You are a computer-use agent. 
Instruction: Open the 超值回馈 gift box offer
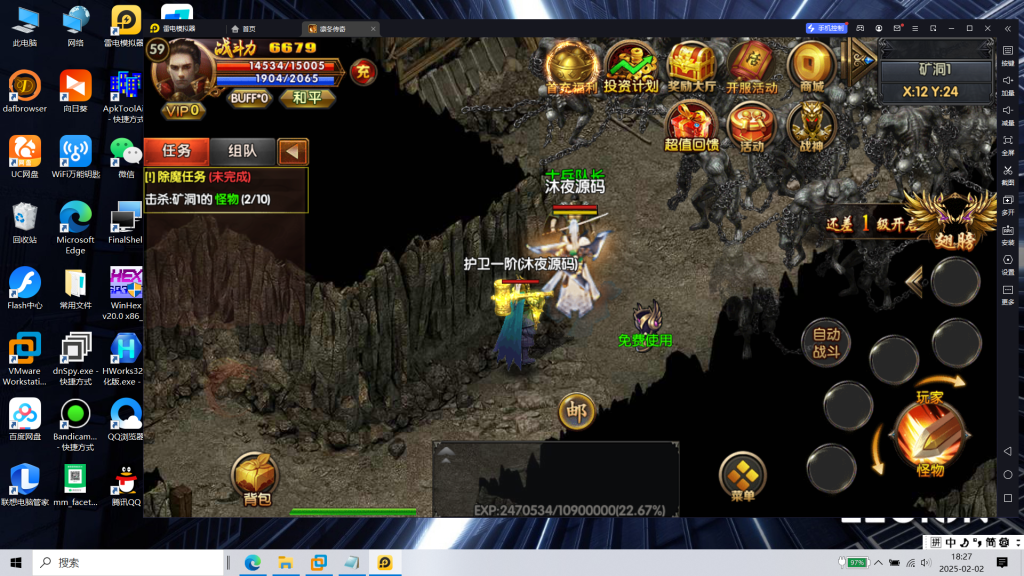(x=691, y=126)
